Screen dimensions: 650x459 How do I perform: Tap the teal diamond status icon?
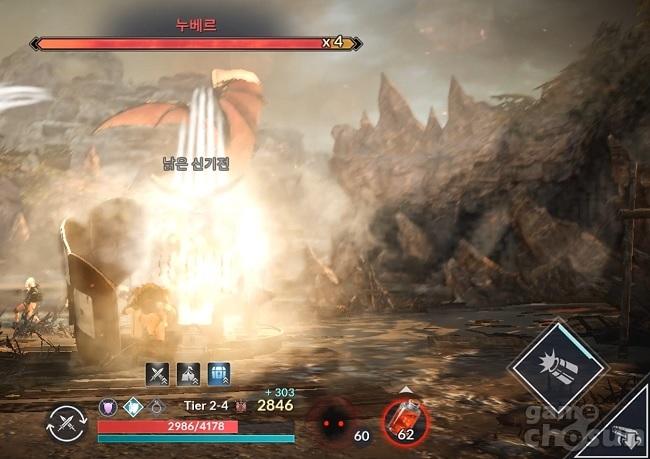click(133, 407)
